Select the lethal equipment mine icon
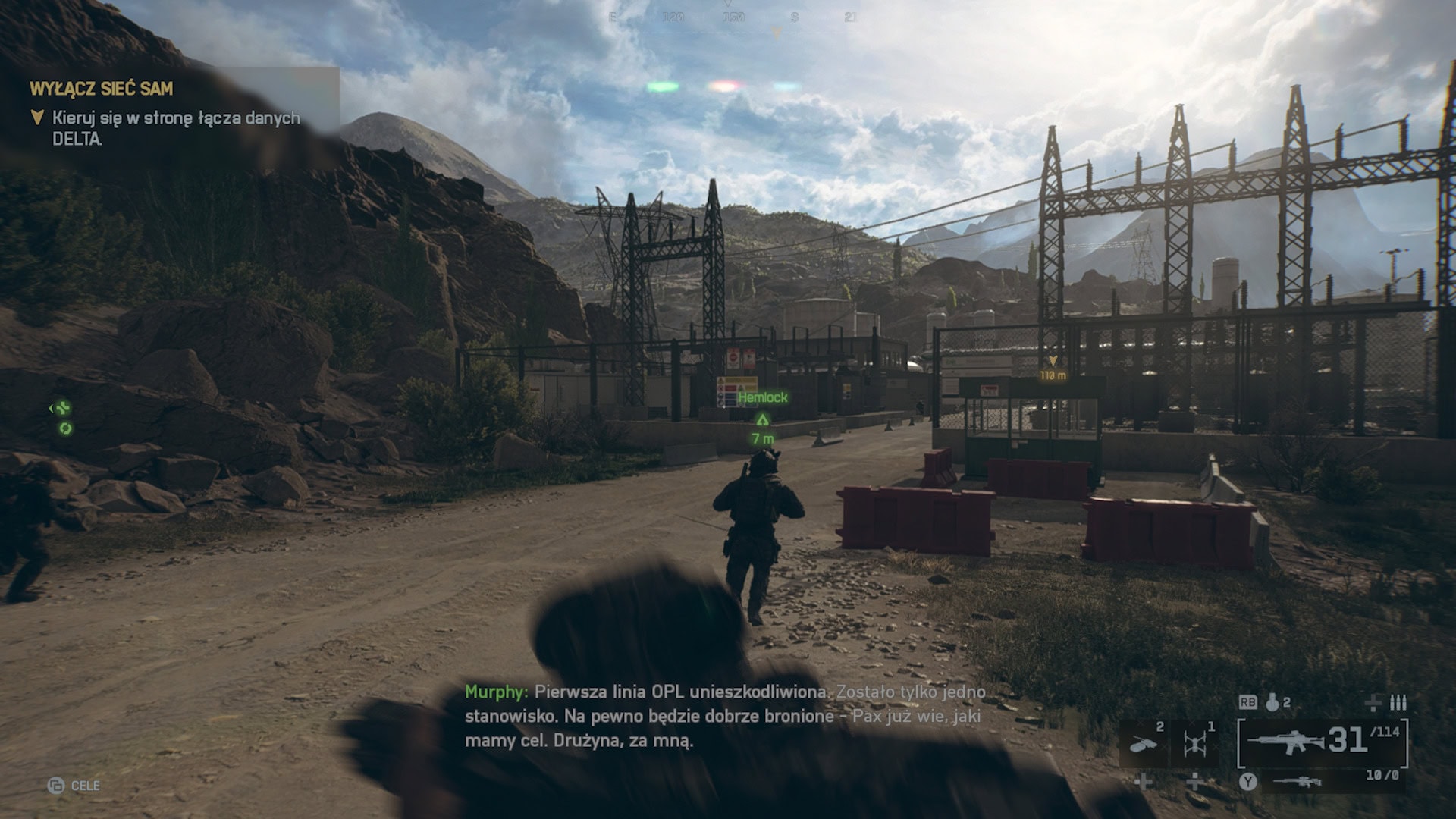 [1144, 743]
